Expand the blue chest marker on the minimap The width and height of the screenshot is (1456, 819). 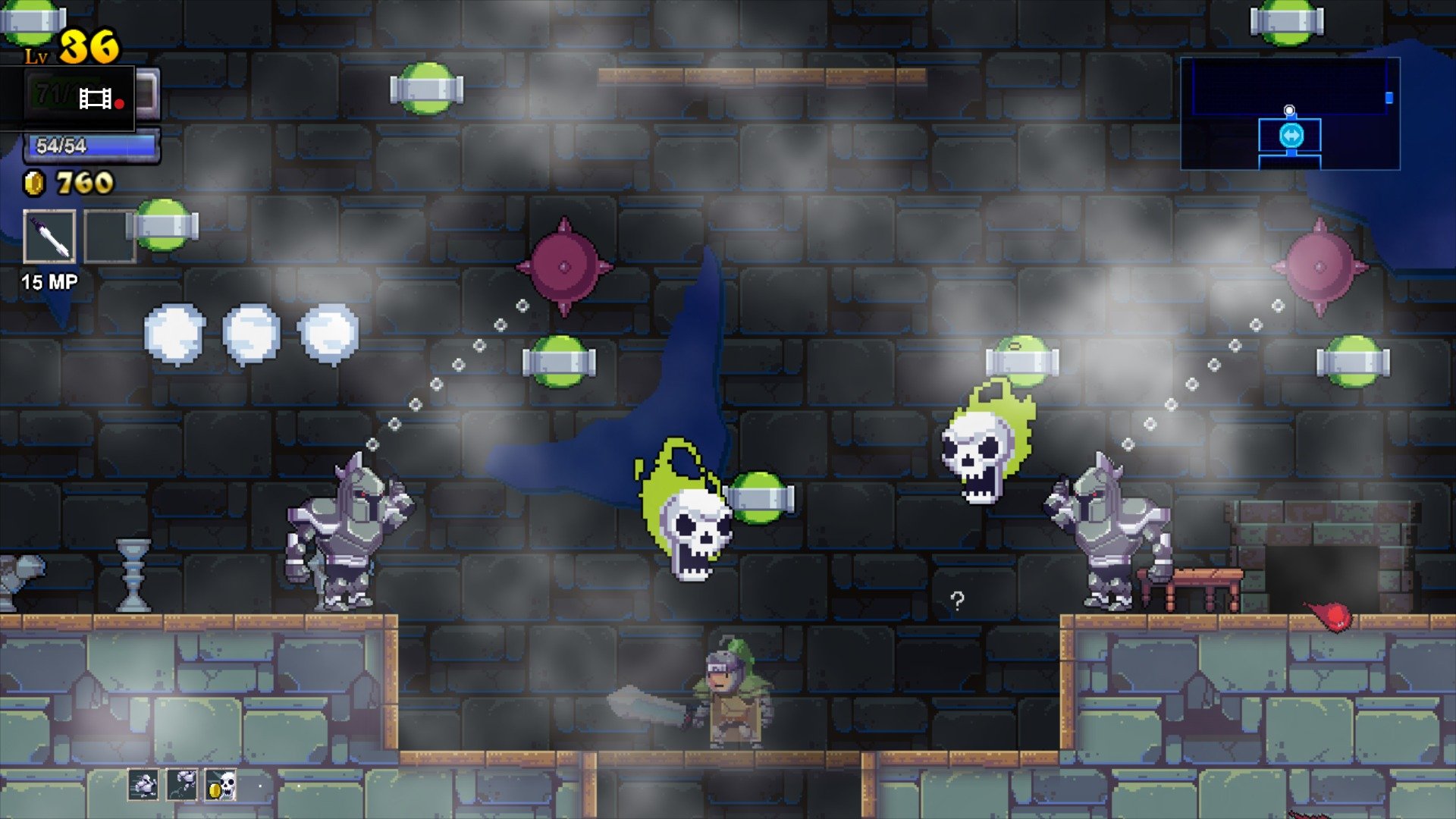point(1389,99)
